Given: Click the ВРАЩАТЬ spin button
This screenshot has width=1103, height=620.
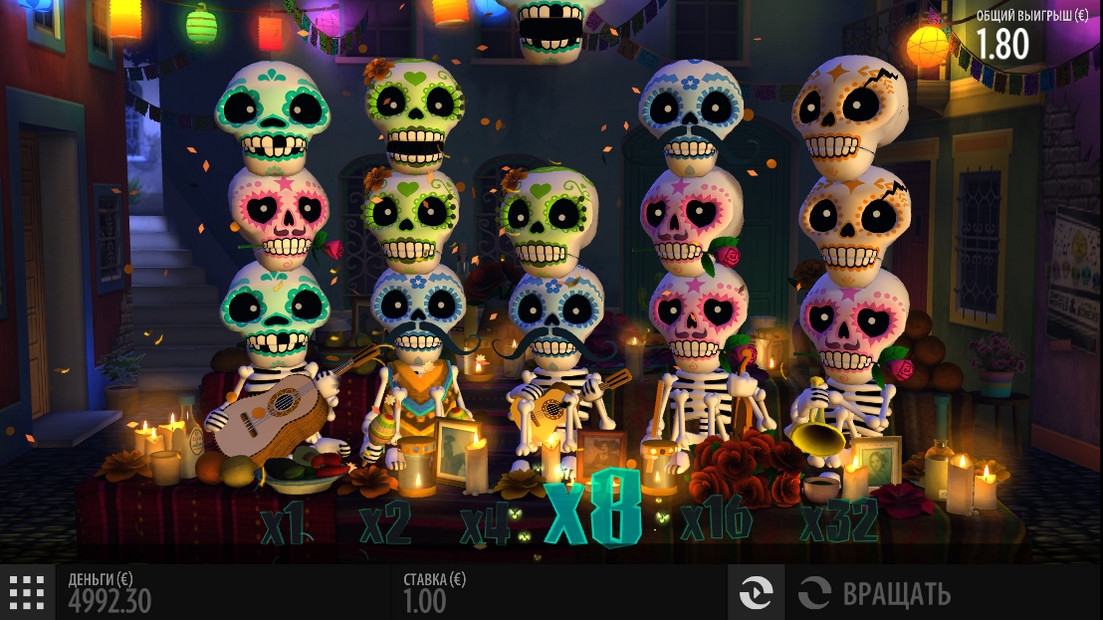Looking at the screenshot, I should pyautogui.click(x=875, y=593).
